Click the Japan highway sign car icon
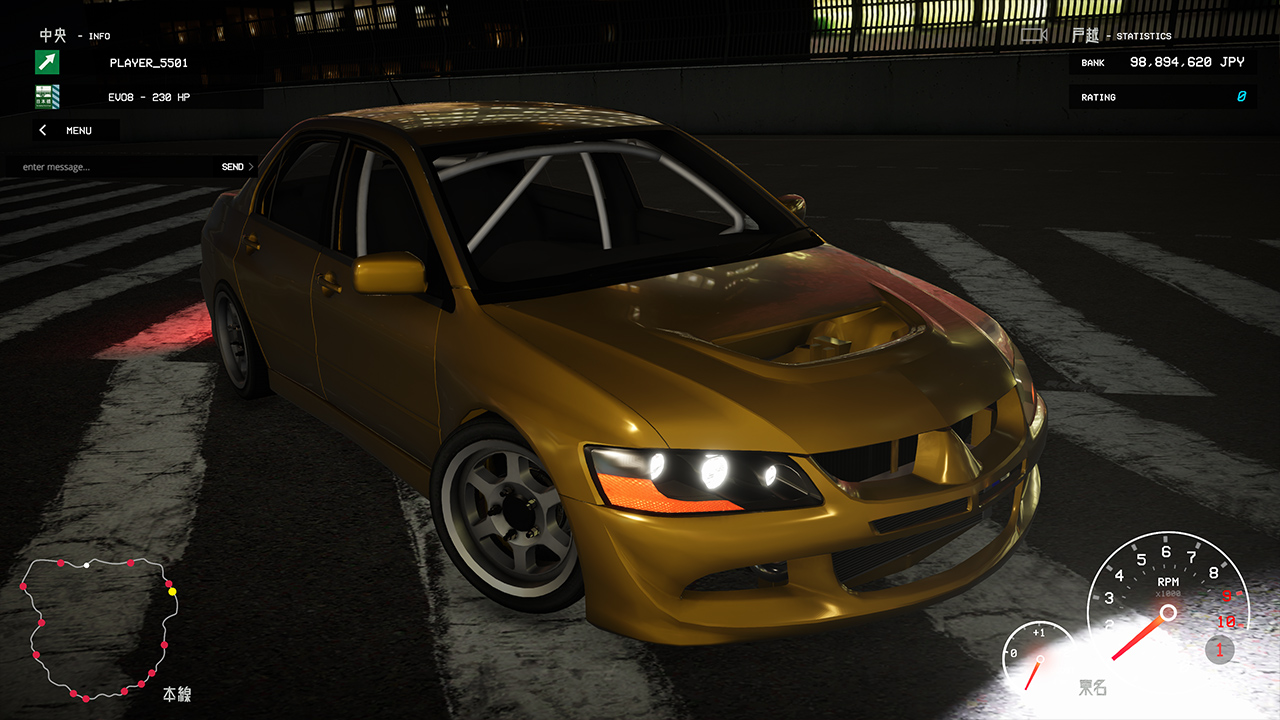 pyautogui.click(x=47, y=97)
